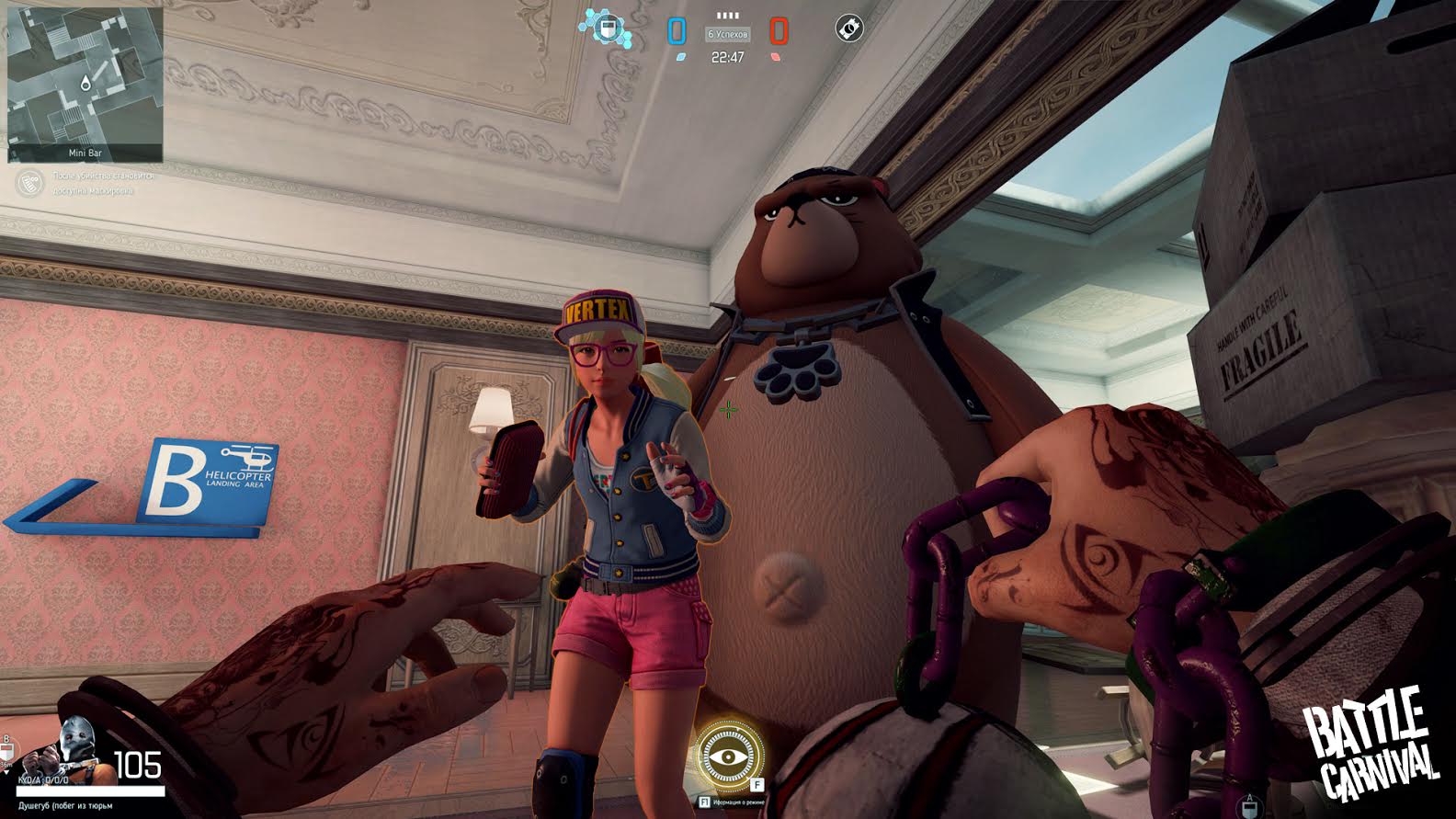Click the minimap above the Mini Bar label
1456x819 pixels.
85,77
